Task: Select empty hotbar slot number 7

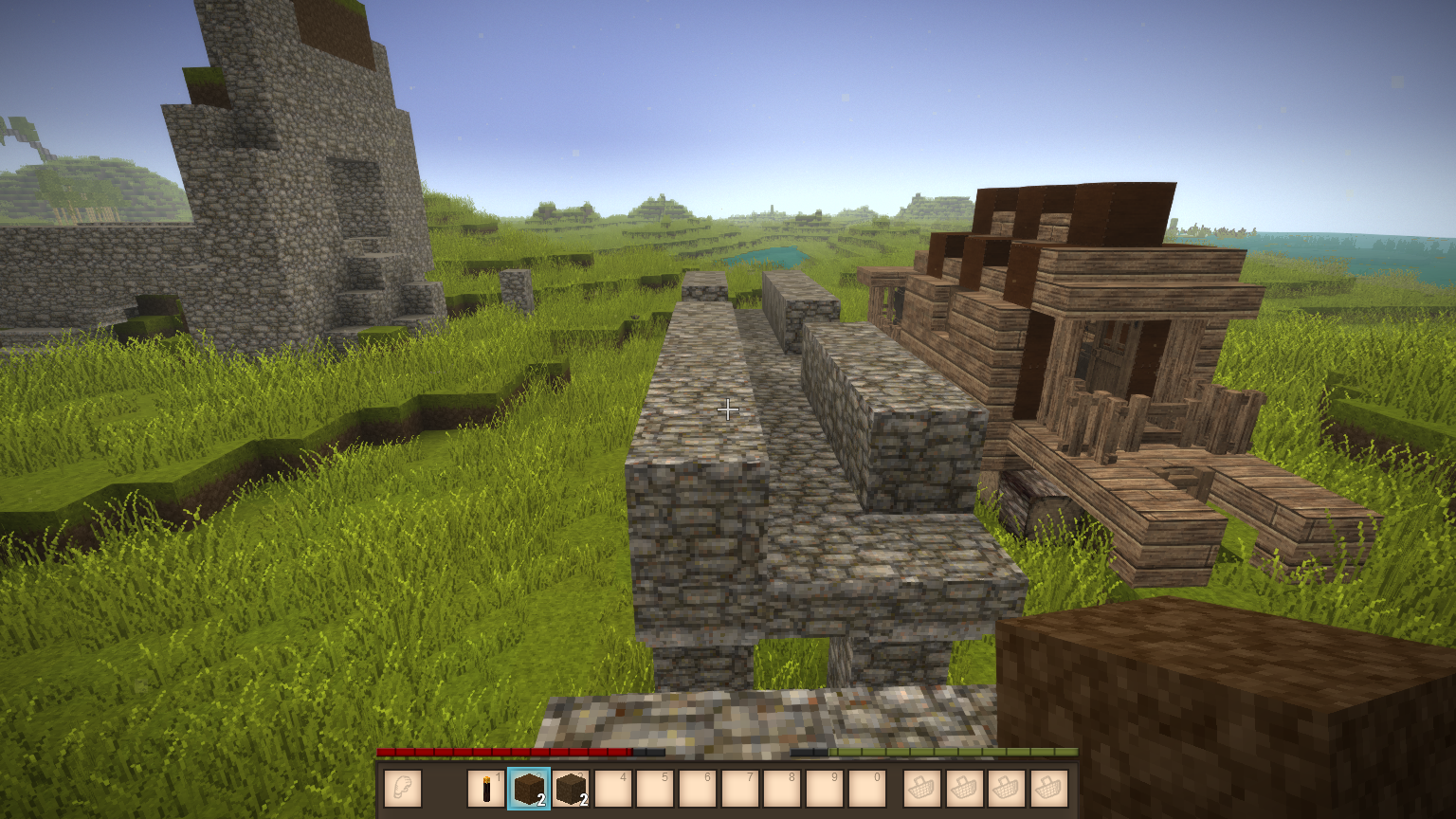Action: [740, 789]
